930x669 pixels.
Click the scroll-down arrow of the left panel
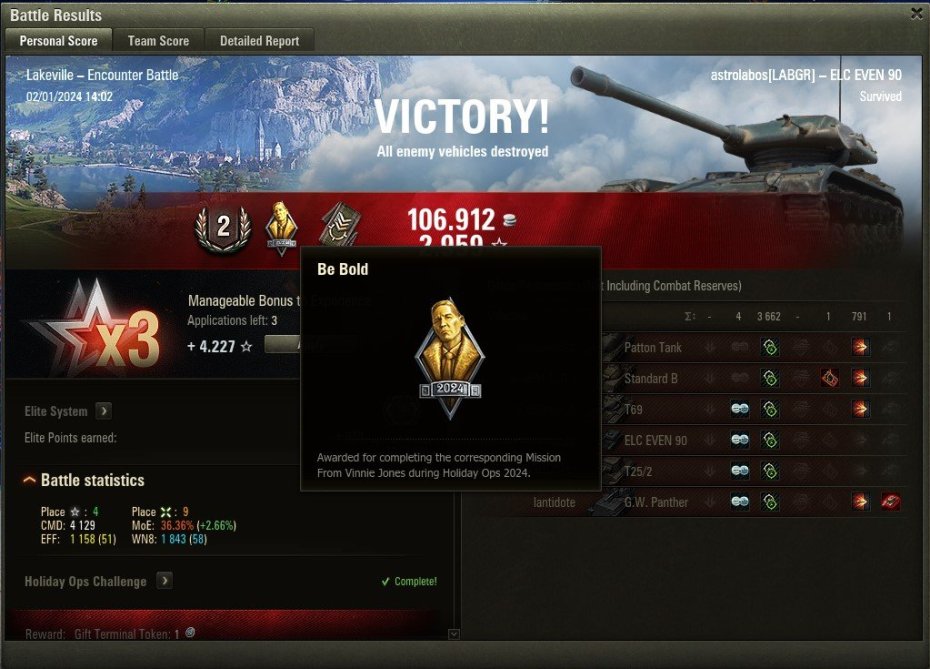pyautogui.click(x=454, y=634)
